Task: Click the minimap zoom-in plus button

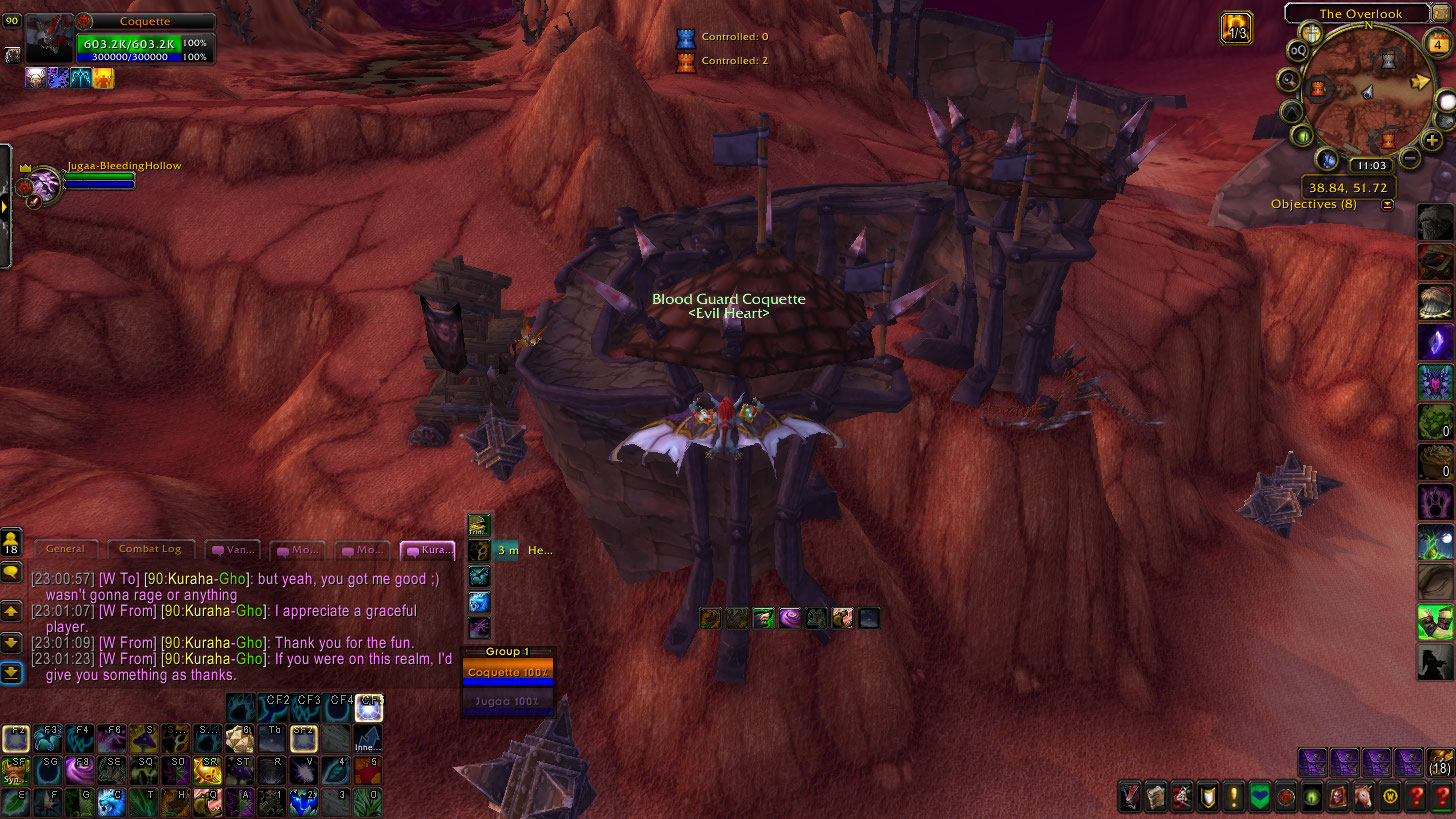Action: click(1433, 141)
